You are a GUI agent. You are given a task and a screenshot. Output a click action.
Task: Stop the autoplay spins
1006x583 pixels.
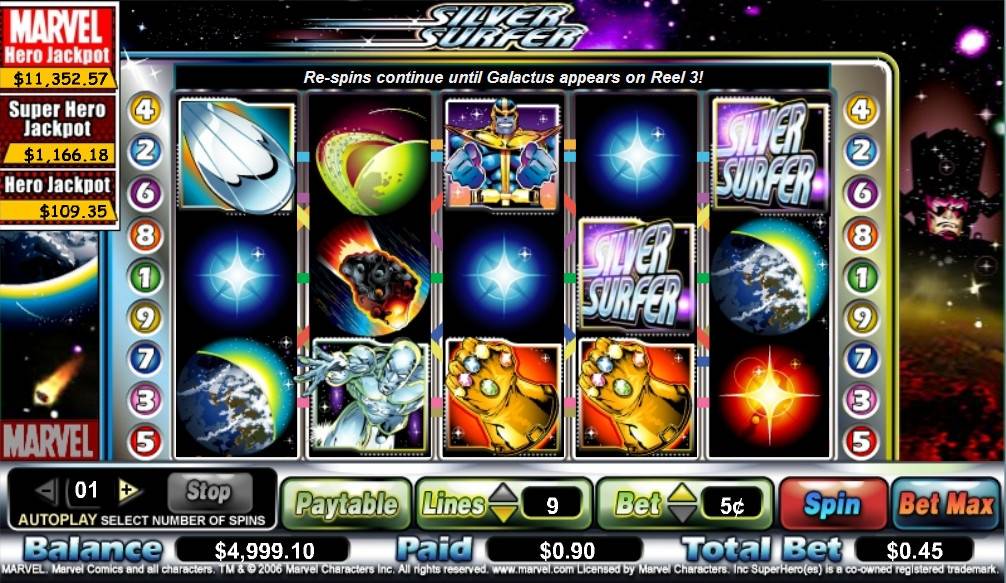pos(208,491)
